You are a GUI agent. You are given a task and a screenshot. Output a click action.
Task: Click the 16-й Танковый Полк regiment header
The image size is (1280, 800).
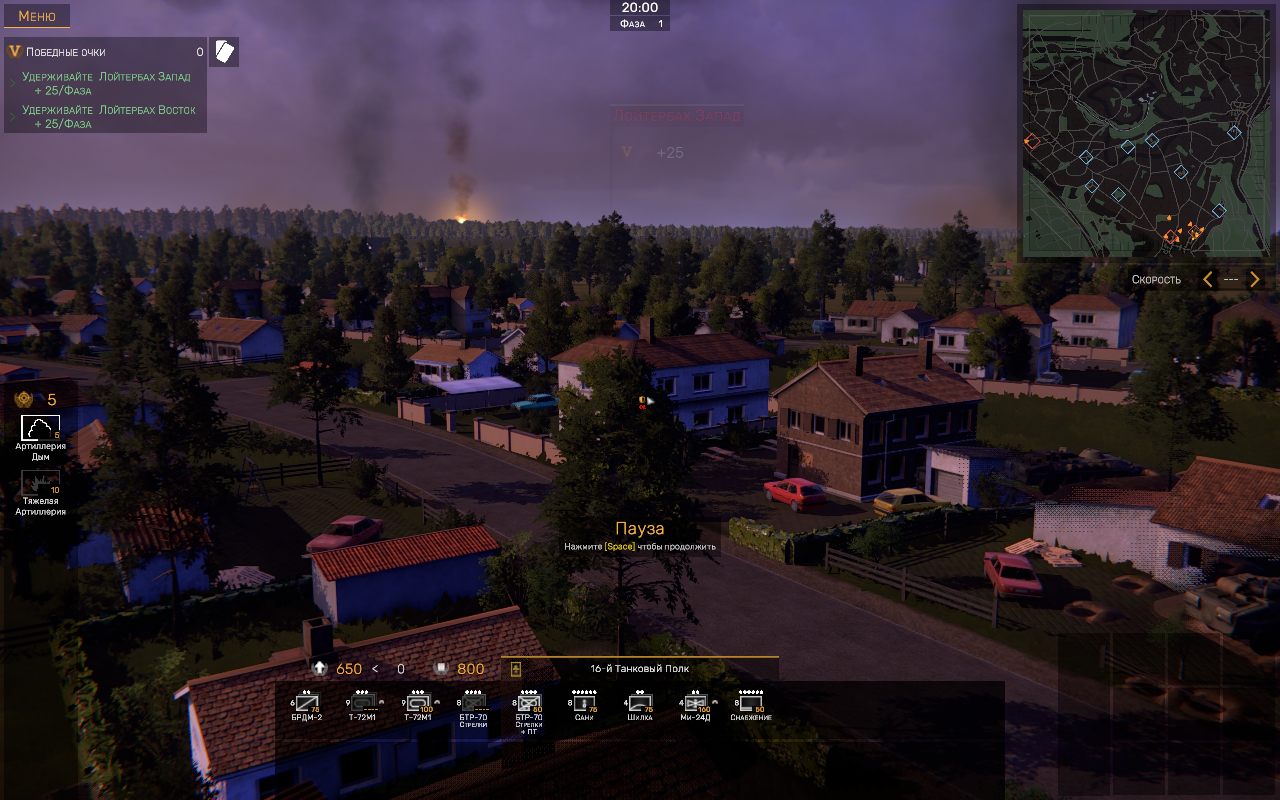(x=640, y=669)
